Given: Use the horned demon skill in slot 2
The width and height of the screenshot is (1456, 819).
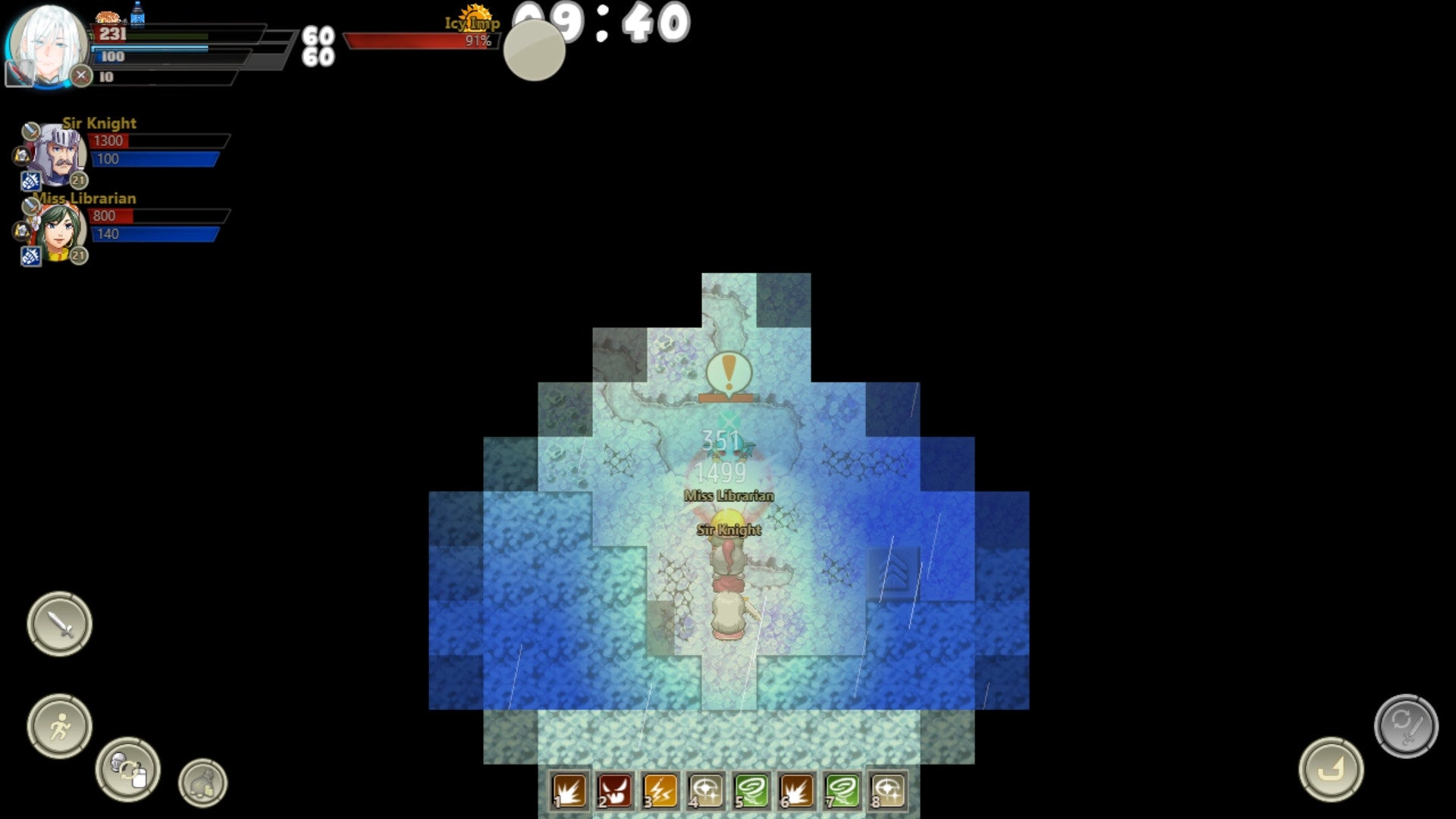Looking at the screenshot, I should pyautogui.click(x=615, y=791).
